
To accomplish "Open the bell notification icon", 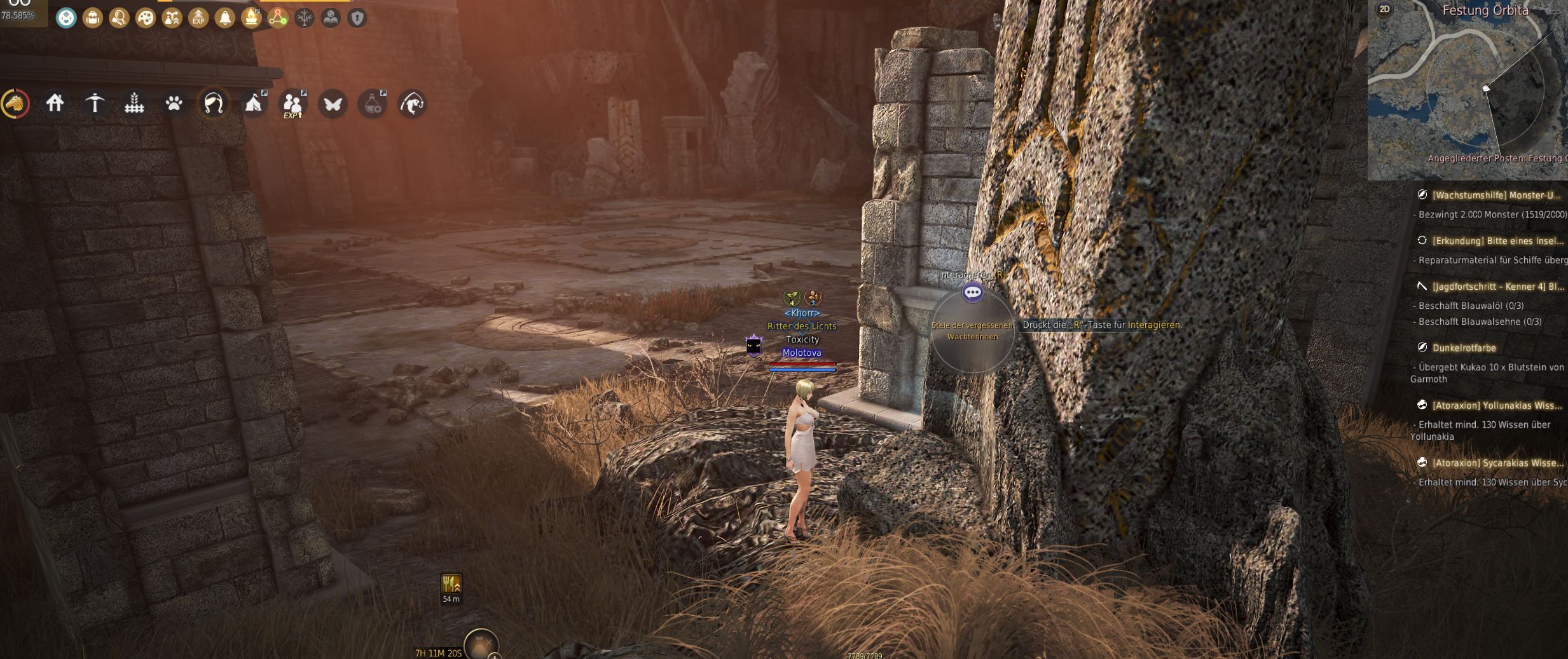I will coord(225,18).
